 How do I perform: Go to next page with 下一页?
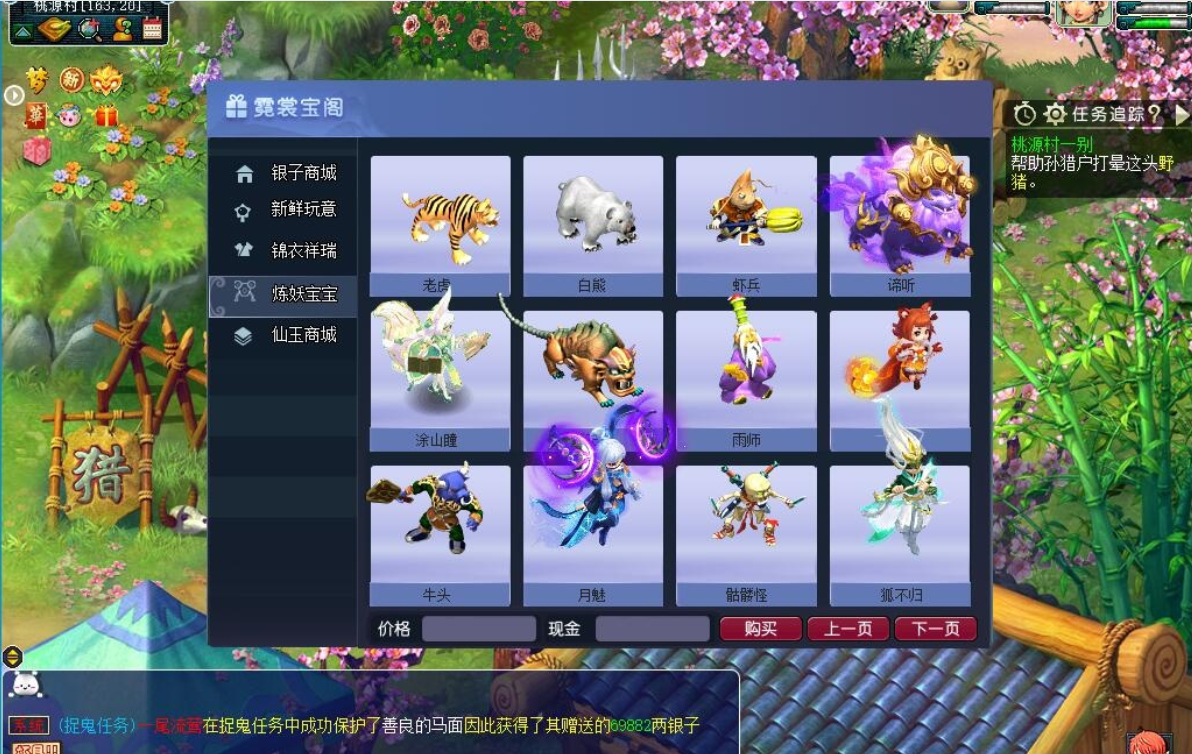935,629
